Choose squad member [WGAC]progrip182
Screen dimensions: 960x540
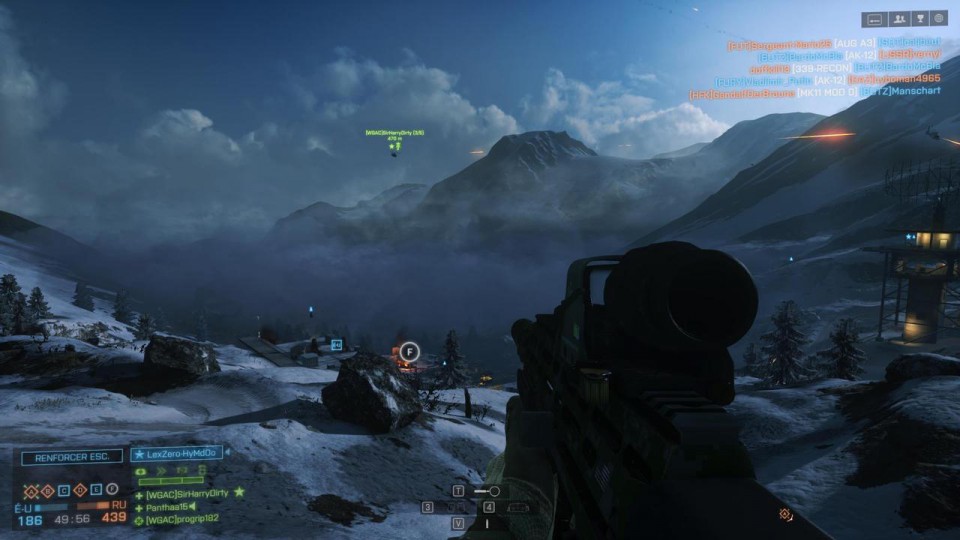(x=181, y=519)
